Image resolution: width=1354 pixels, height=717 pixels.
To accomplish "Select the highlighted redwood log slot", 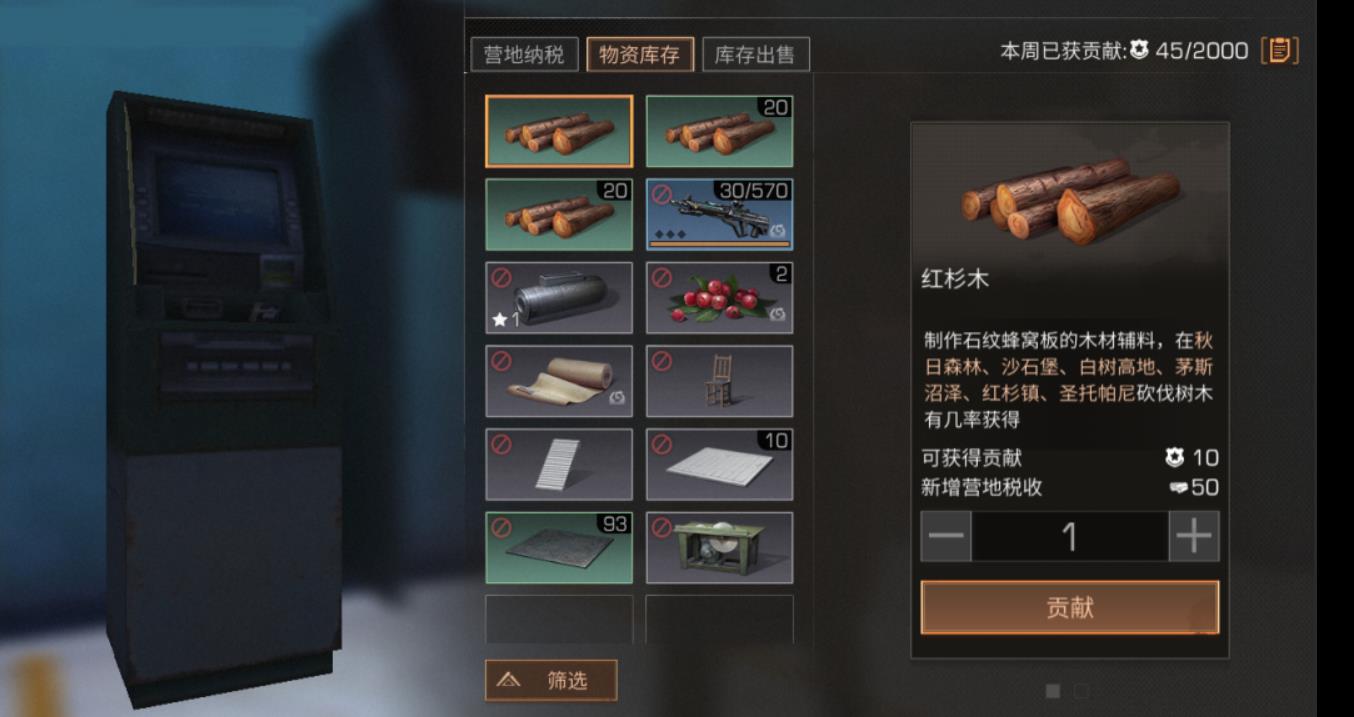I will [559, 131].
